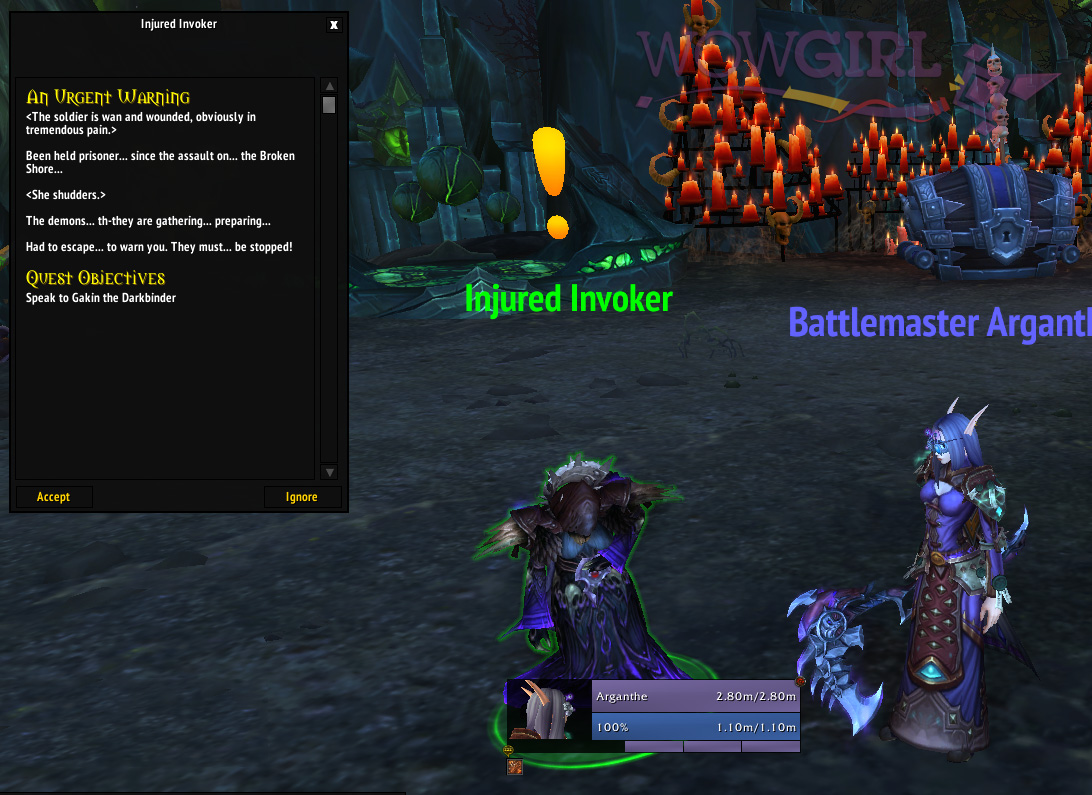Close the Injured Invoker quest window
The image size is (1092, 795).
[x=334, y=25]
